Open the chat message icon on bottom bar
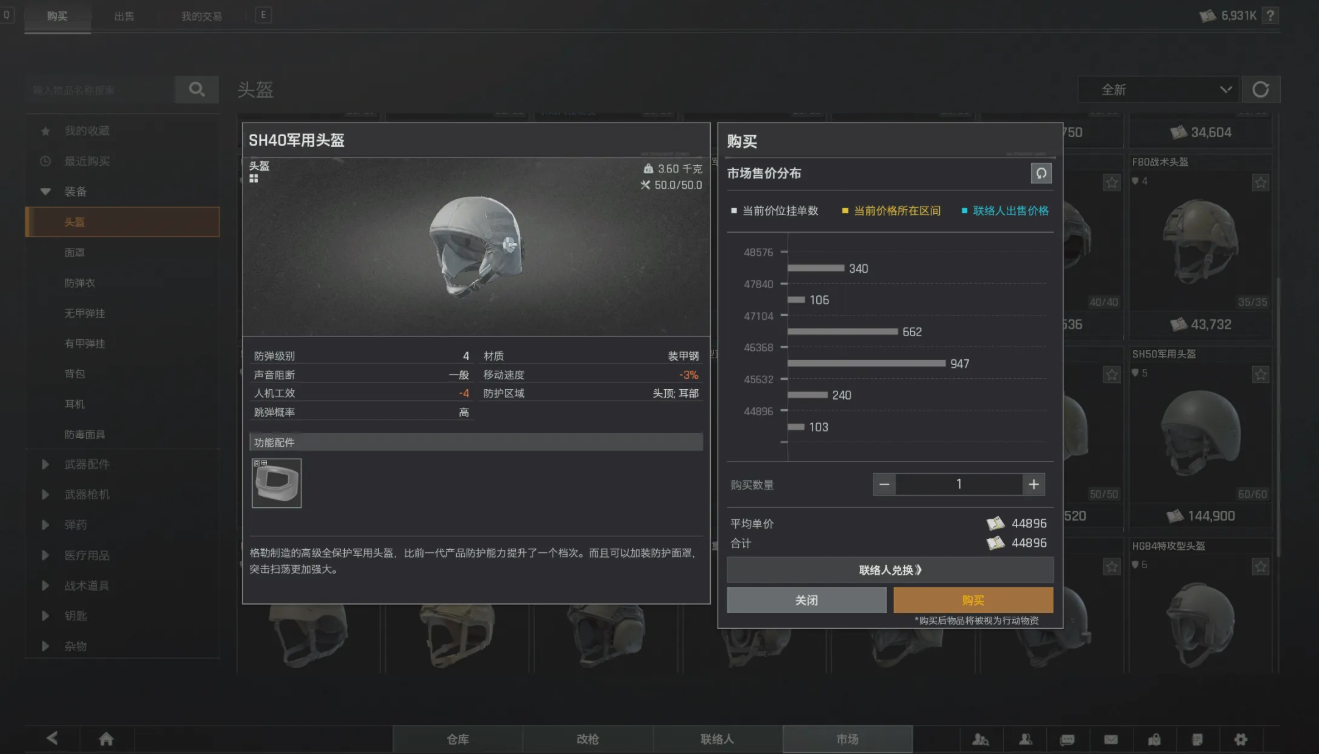 [x=1069, y=738]
